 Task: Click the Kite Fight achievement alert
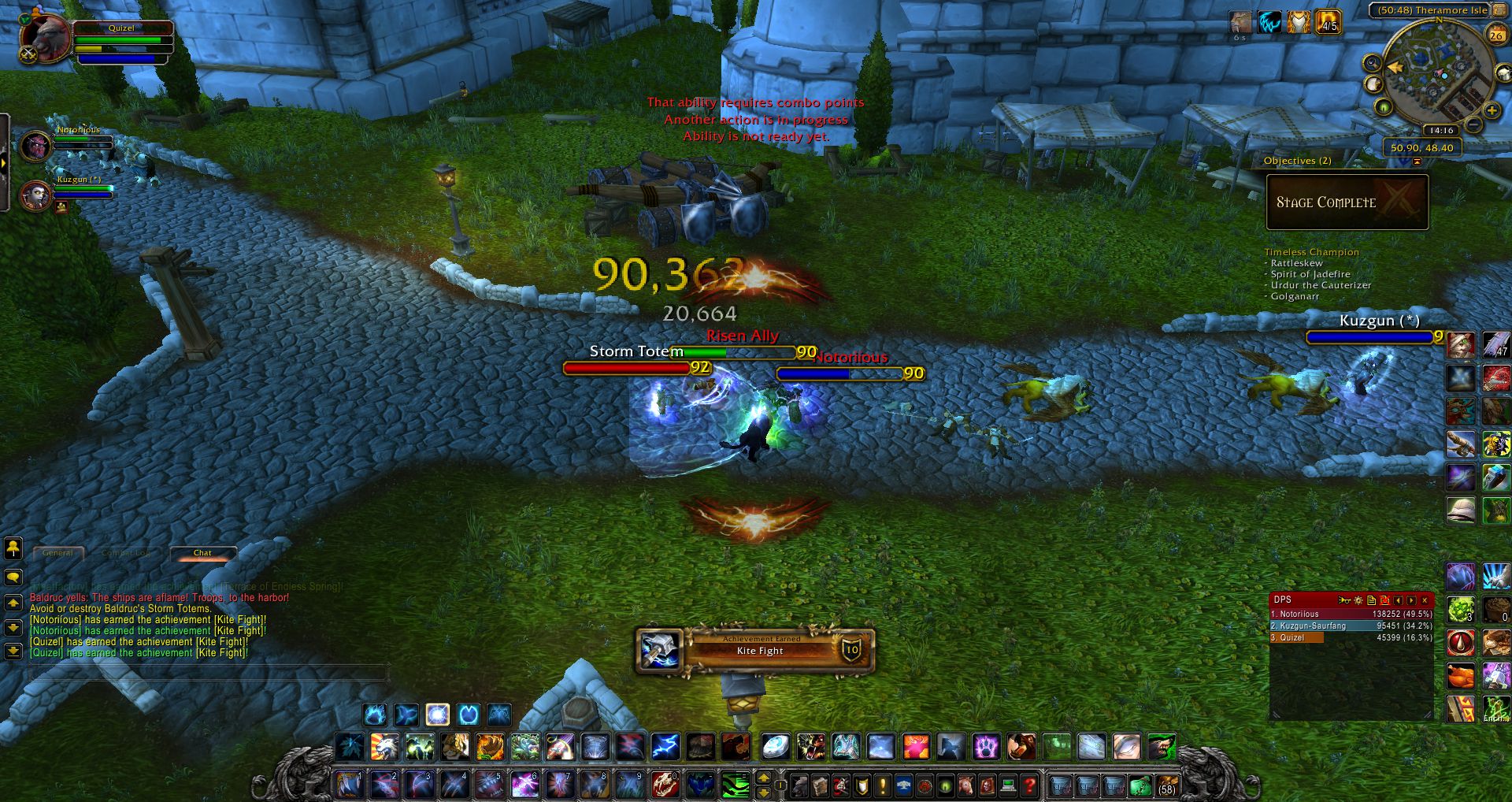756,651
